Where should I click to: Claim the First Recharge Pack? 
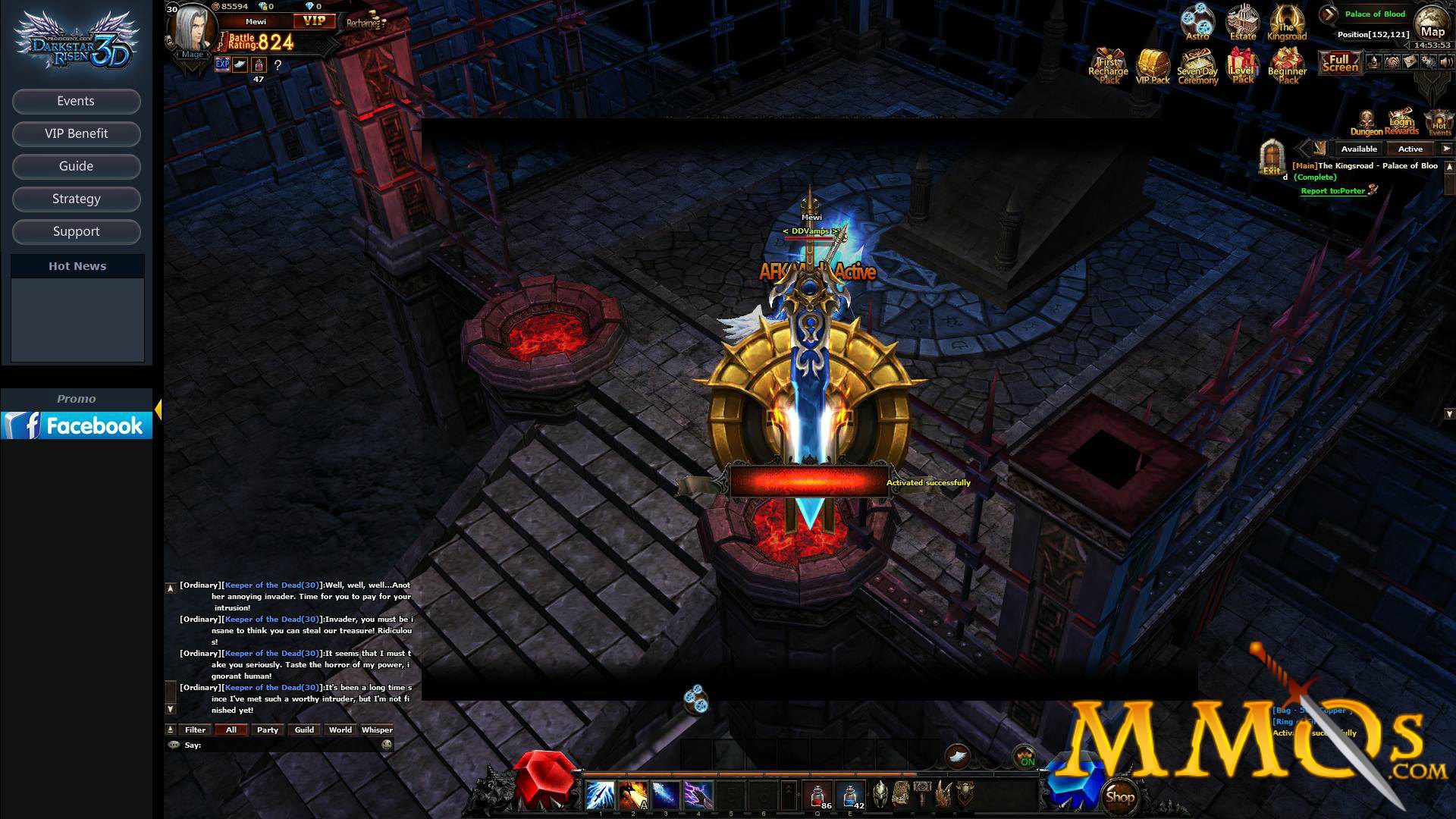[1108, 65]
